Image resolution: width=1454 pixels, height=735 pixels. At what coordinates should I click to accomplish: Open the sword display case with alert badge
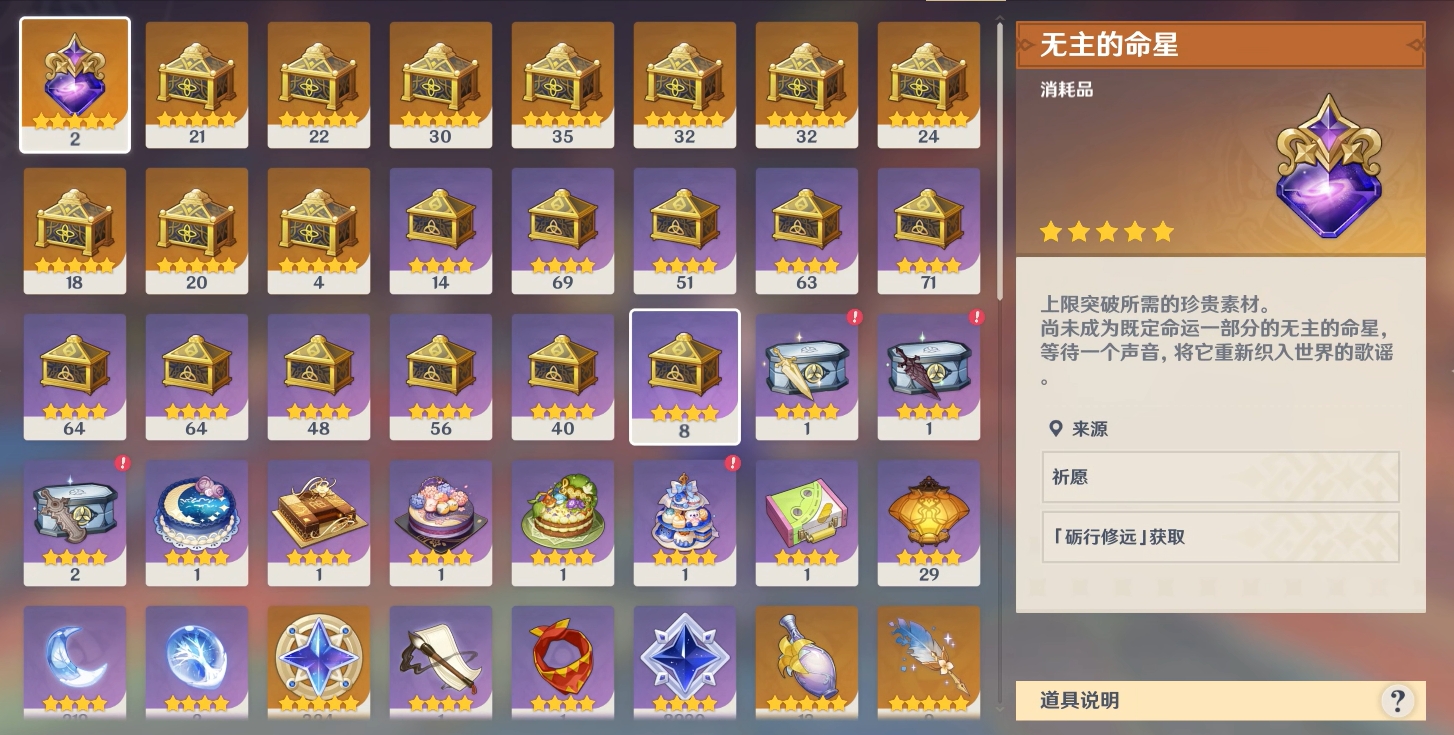[807, 376]
